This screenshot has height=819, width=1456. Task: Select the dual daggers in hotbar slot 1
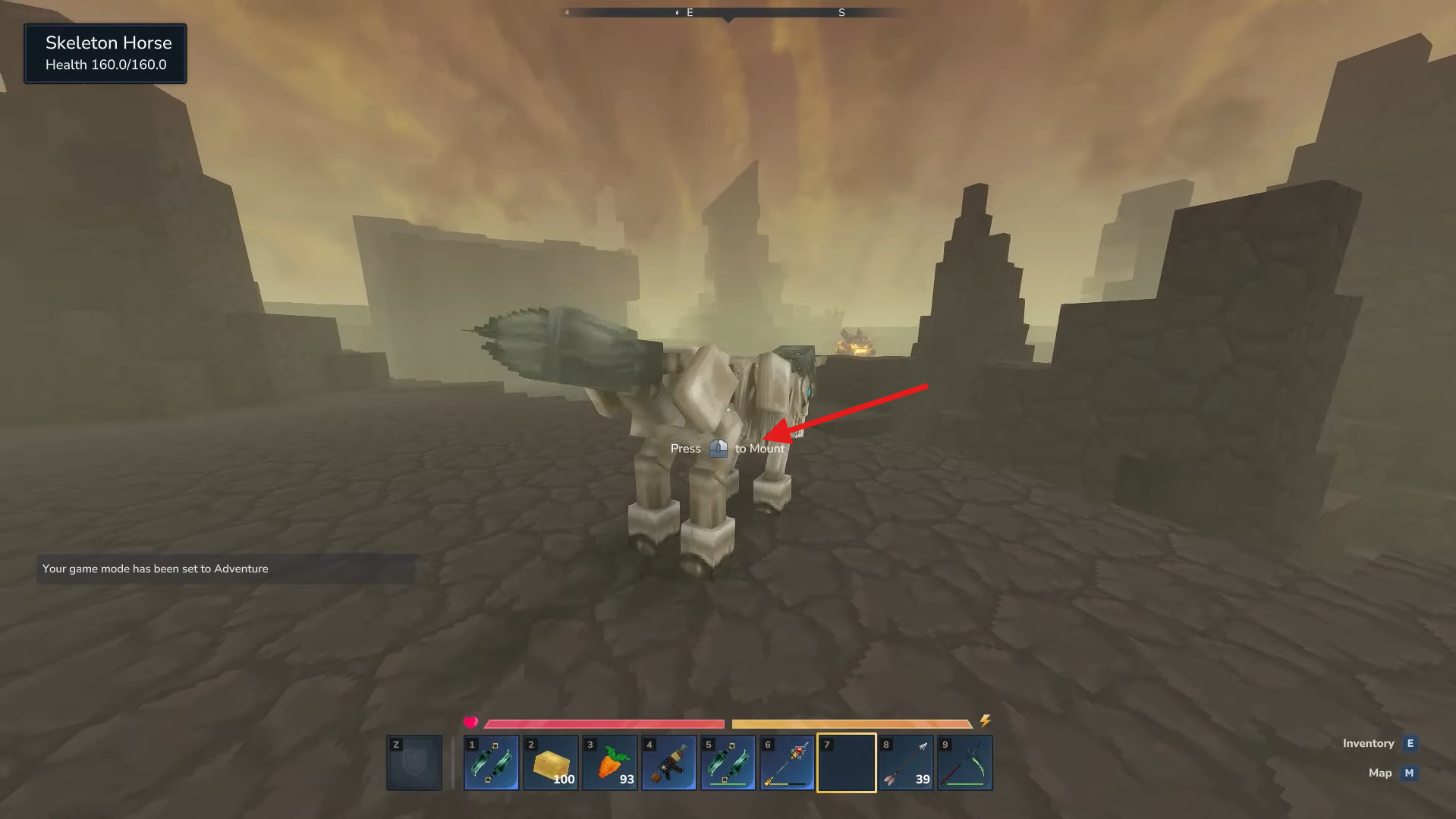click(490, 762)
